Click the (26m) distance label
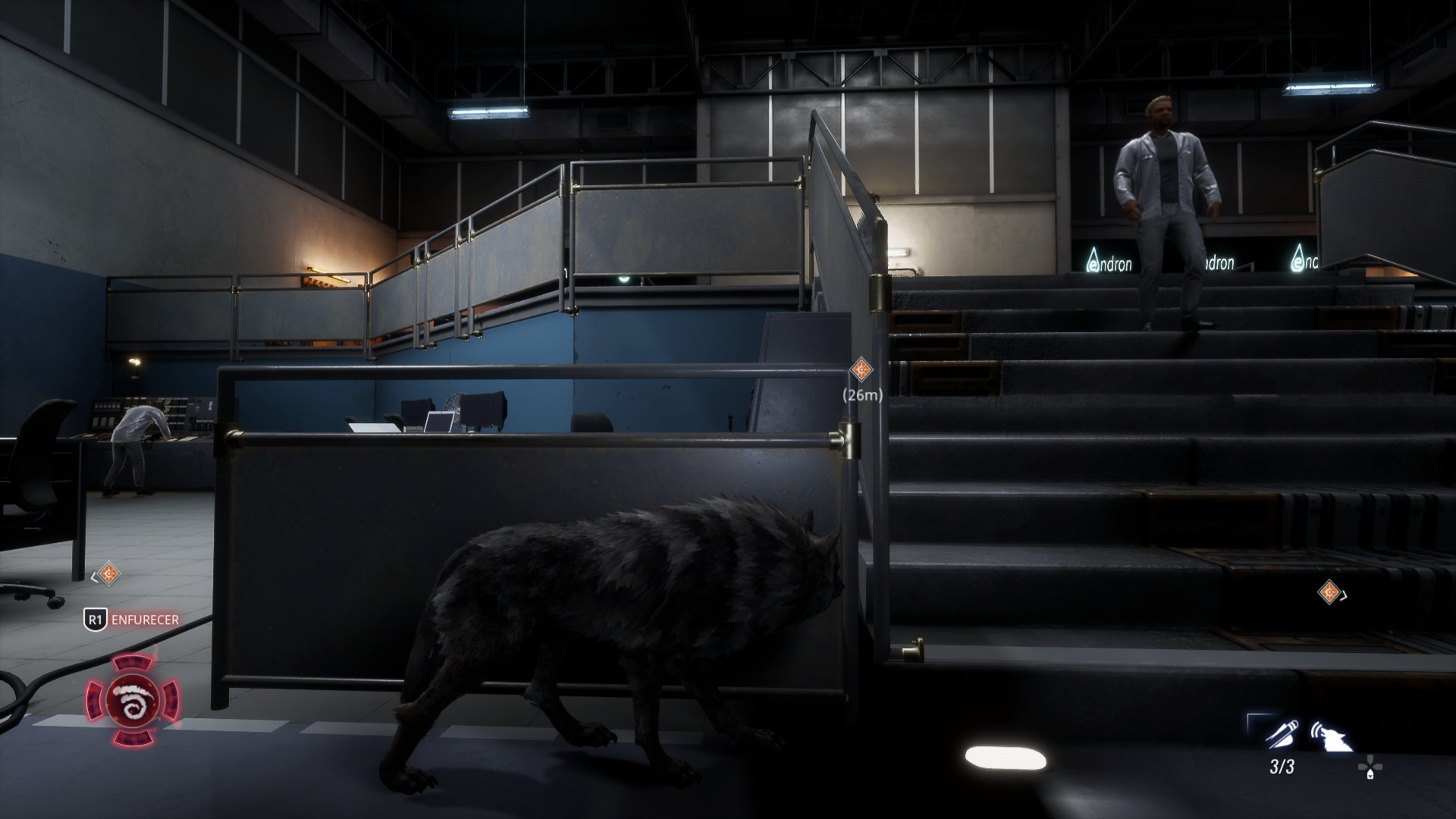Image resolution: width=1456 pixels, height=819 pixels. click(x=863, y=396)
